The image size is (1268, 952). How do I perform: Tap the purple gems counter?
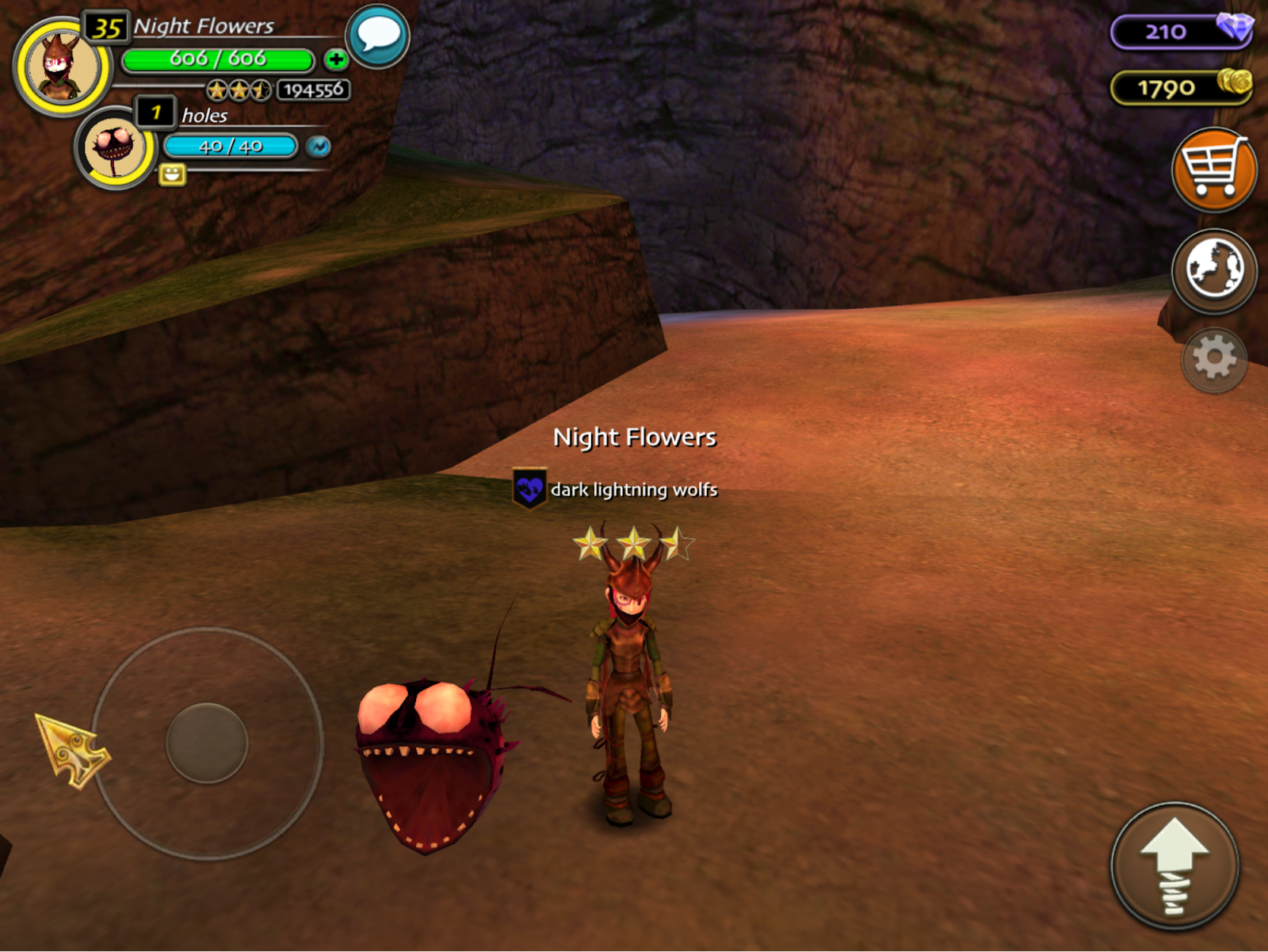(1180, 32)
